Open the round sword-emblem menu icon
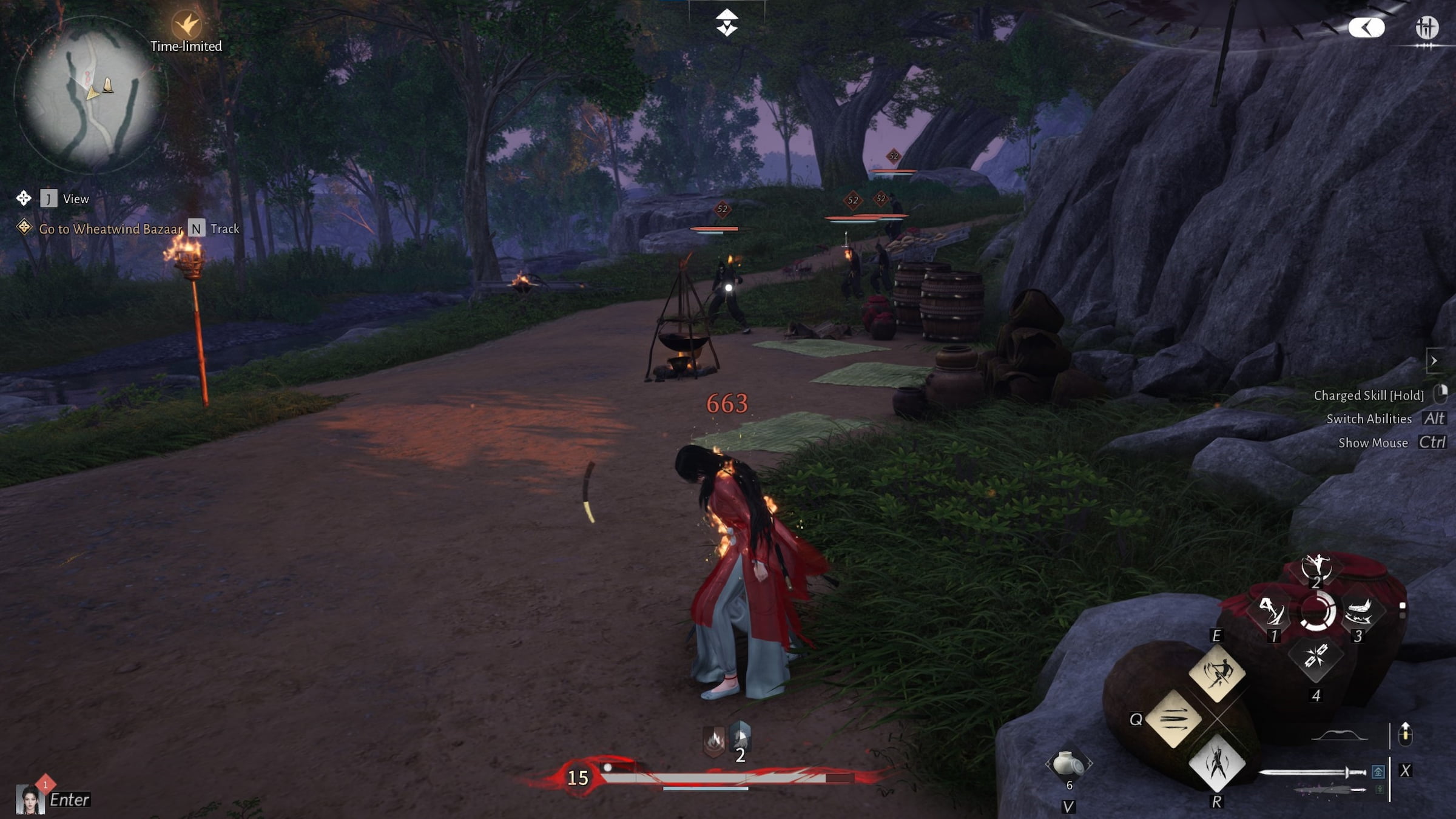 click(1427, 28)
